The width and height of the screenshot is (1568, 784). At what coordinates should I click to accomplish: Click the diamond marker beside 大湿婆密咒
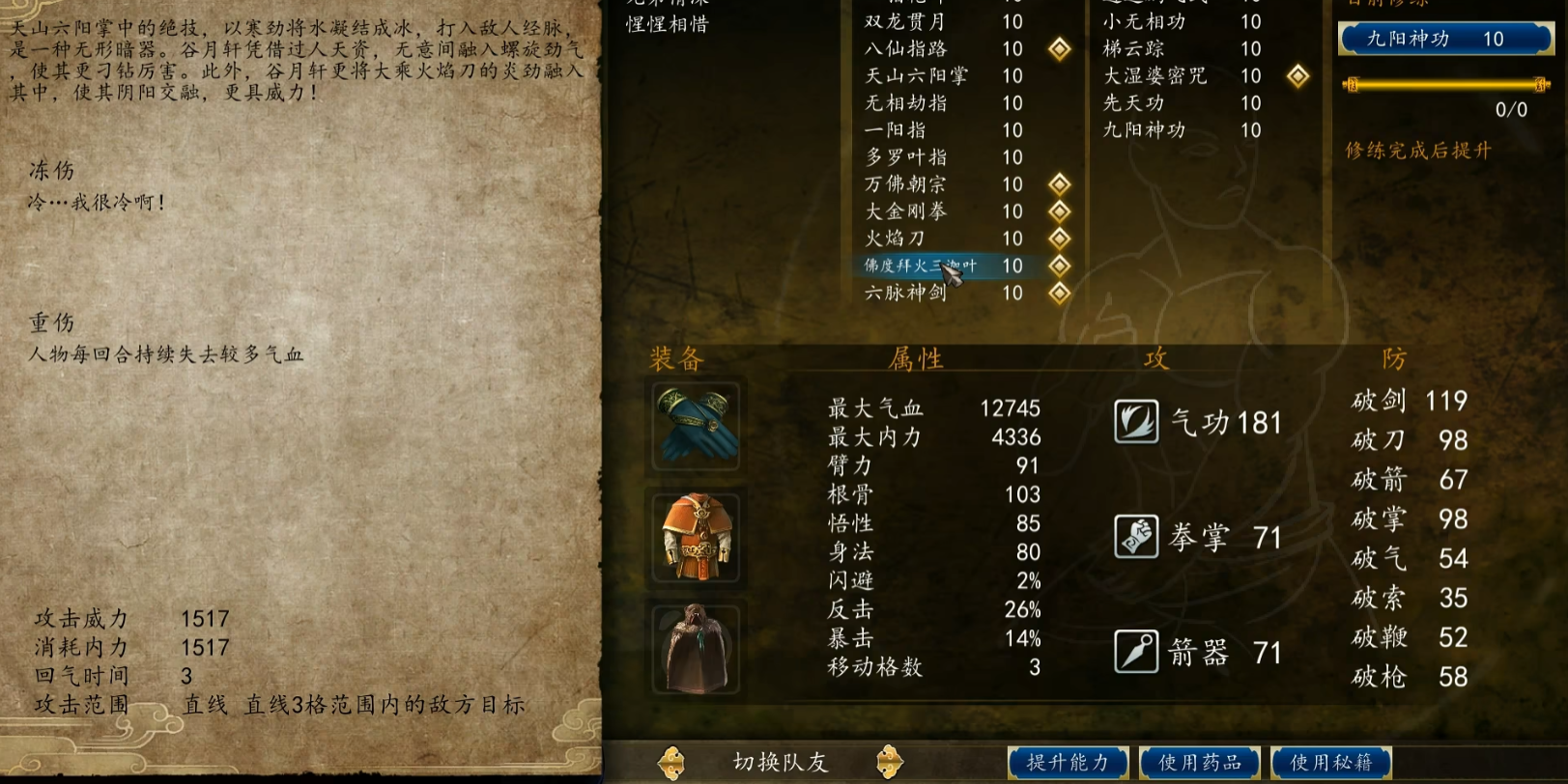click(1299, 76)
